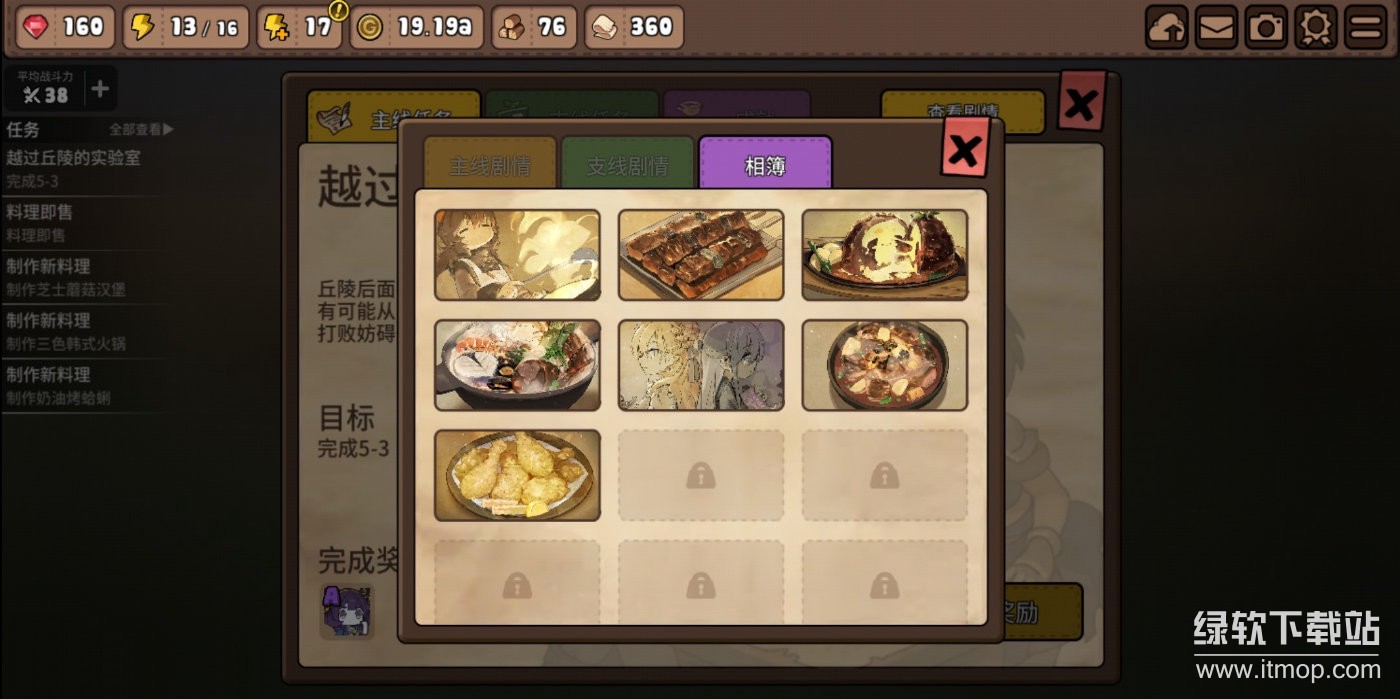This screenshot has width=1400, height=699.
Task: Click 全部查看 to view all quests
Action: [141, 129]
